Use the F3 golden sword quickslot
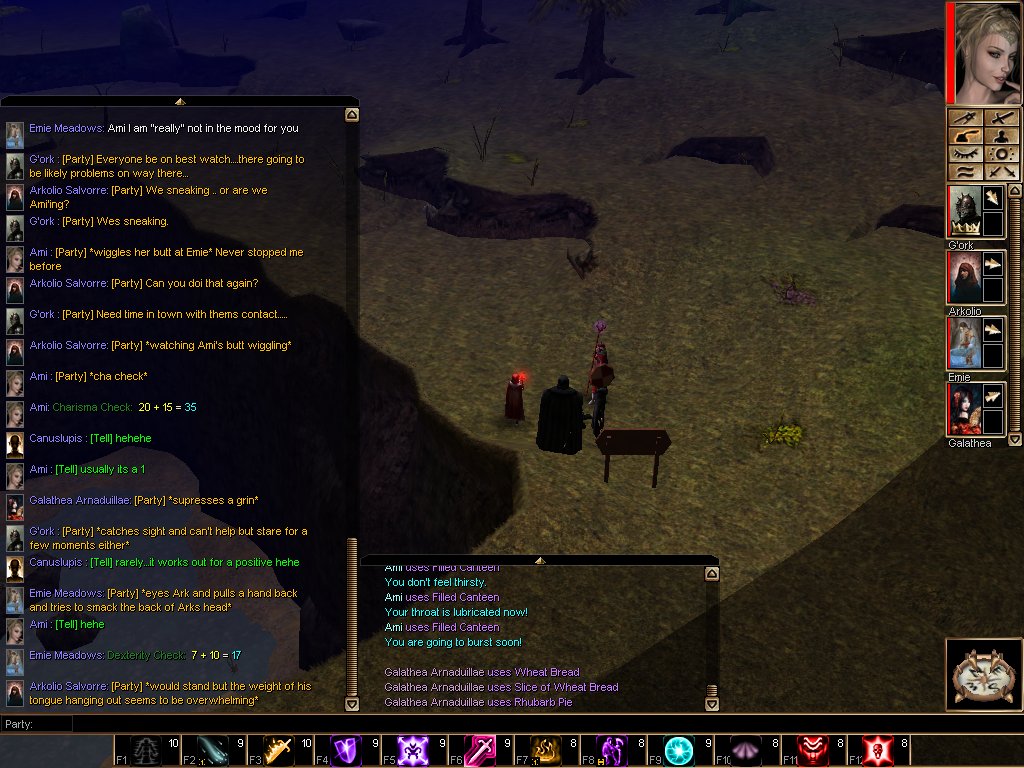This screenshot has height=768, width=1024. point(279,750)
